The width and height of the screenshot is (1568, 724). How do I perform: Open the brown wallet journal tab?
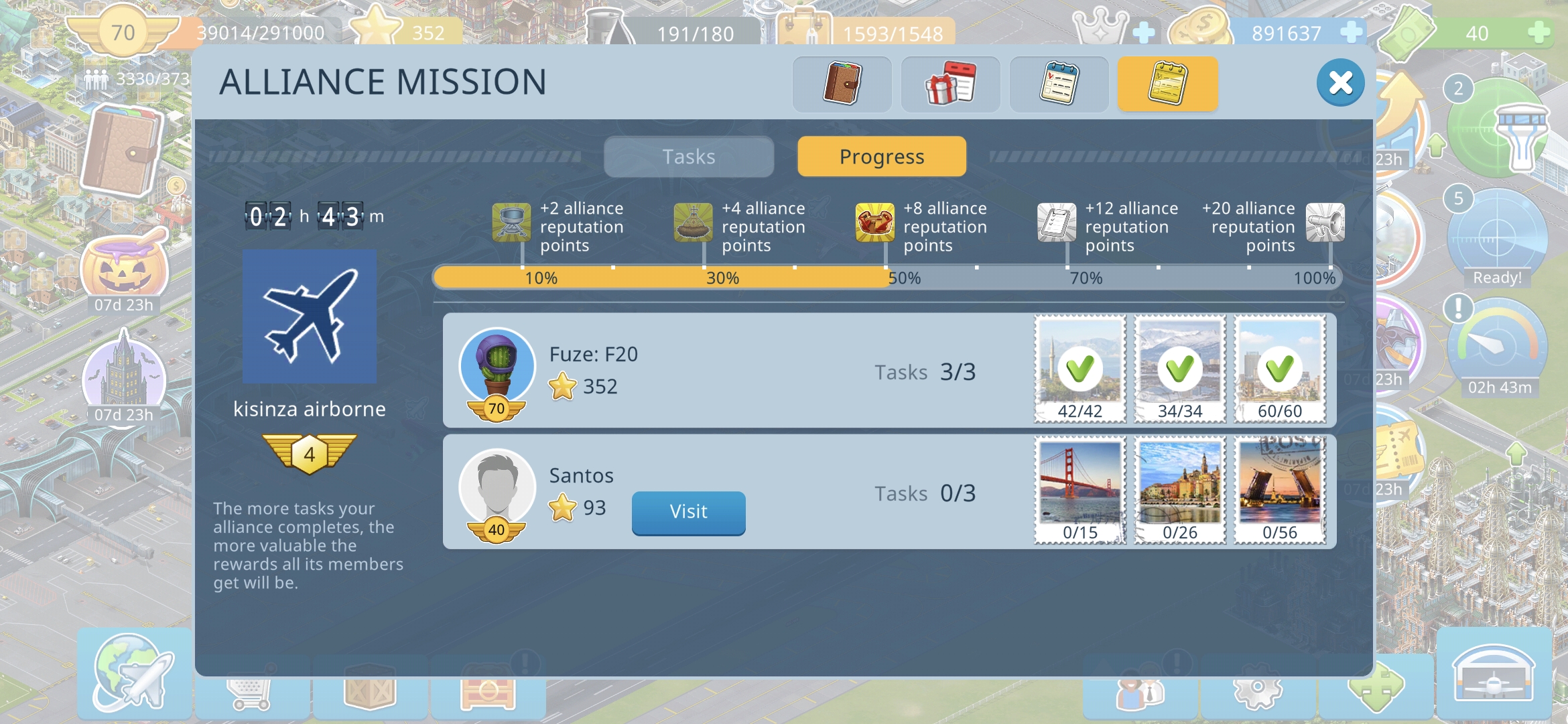pyautogui.click(x=842, y=84)
